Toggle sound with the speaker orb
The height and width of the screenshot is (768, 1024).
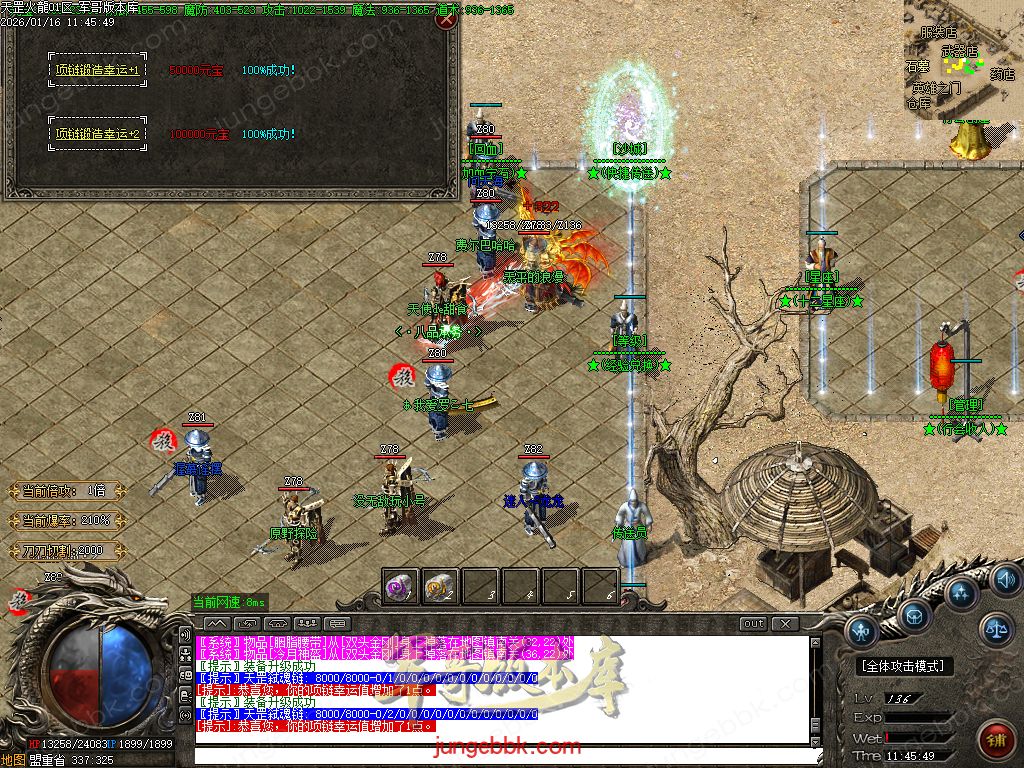point(1006,579)
